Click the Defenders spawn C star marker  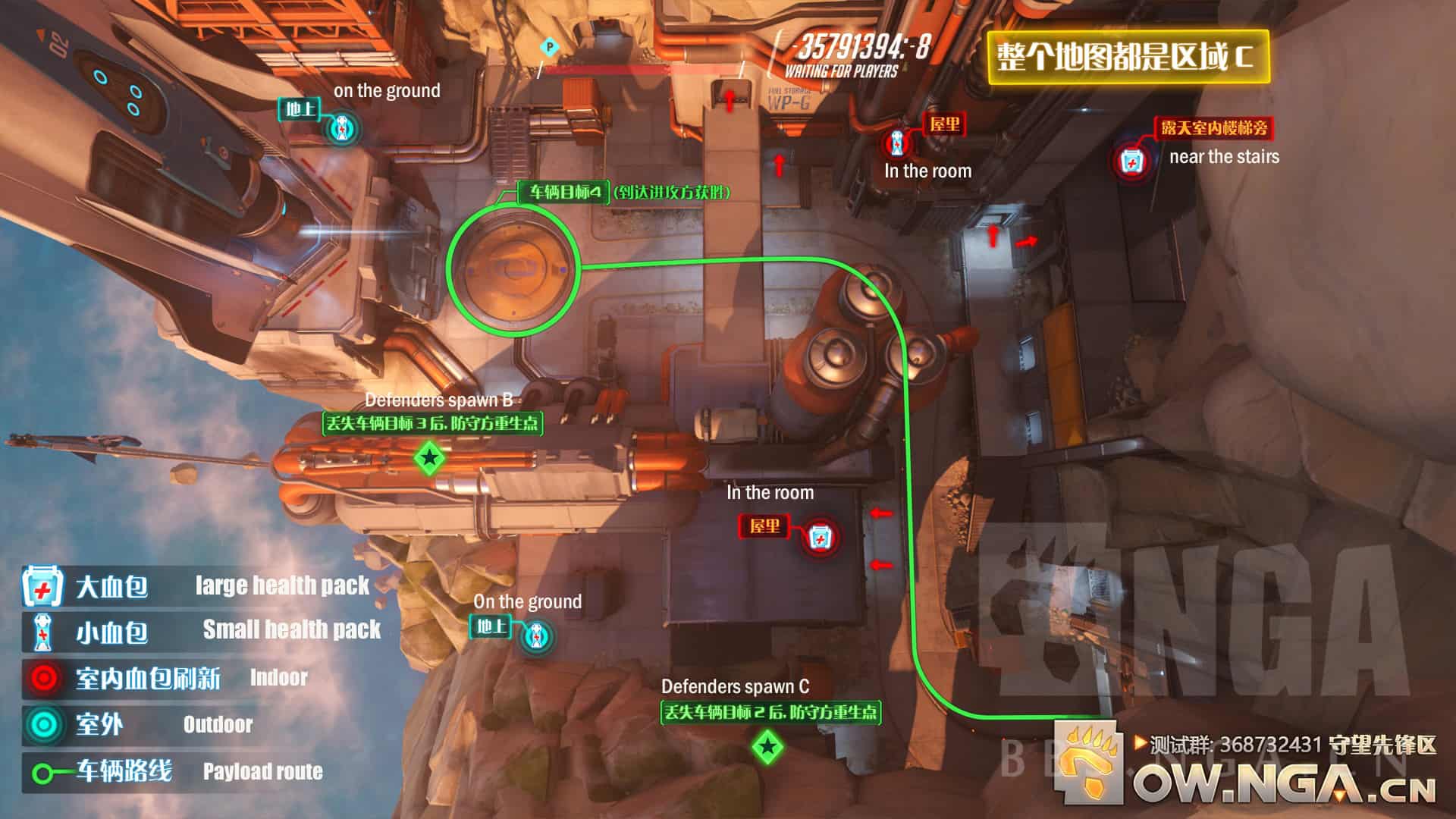click(767, 747)
